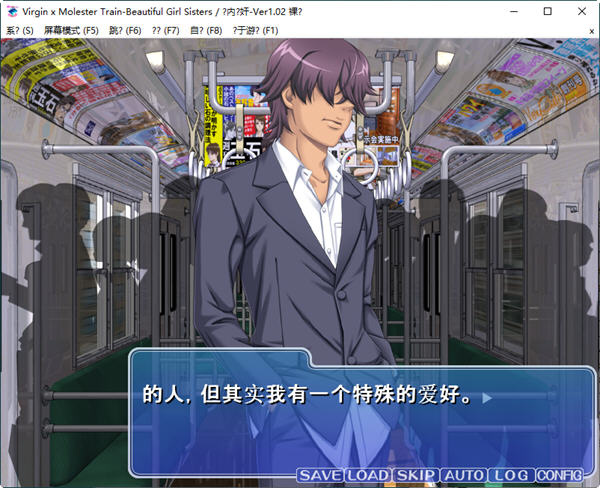Open the (F7) menu

click(165, 31)
